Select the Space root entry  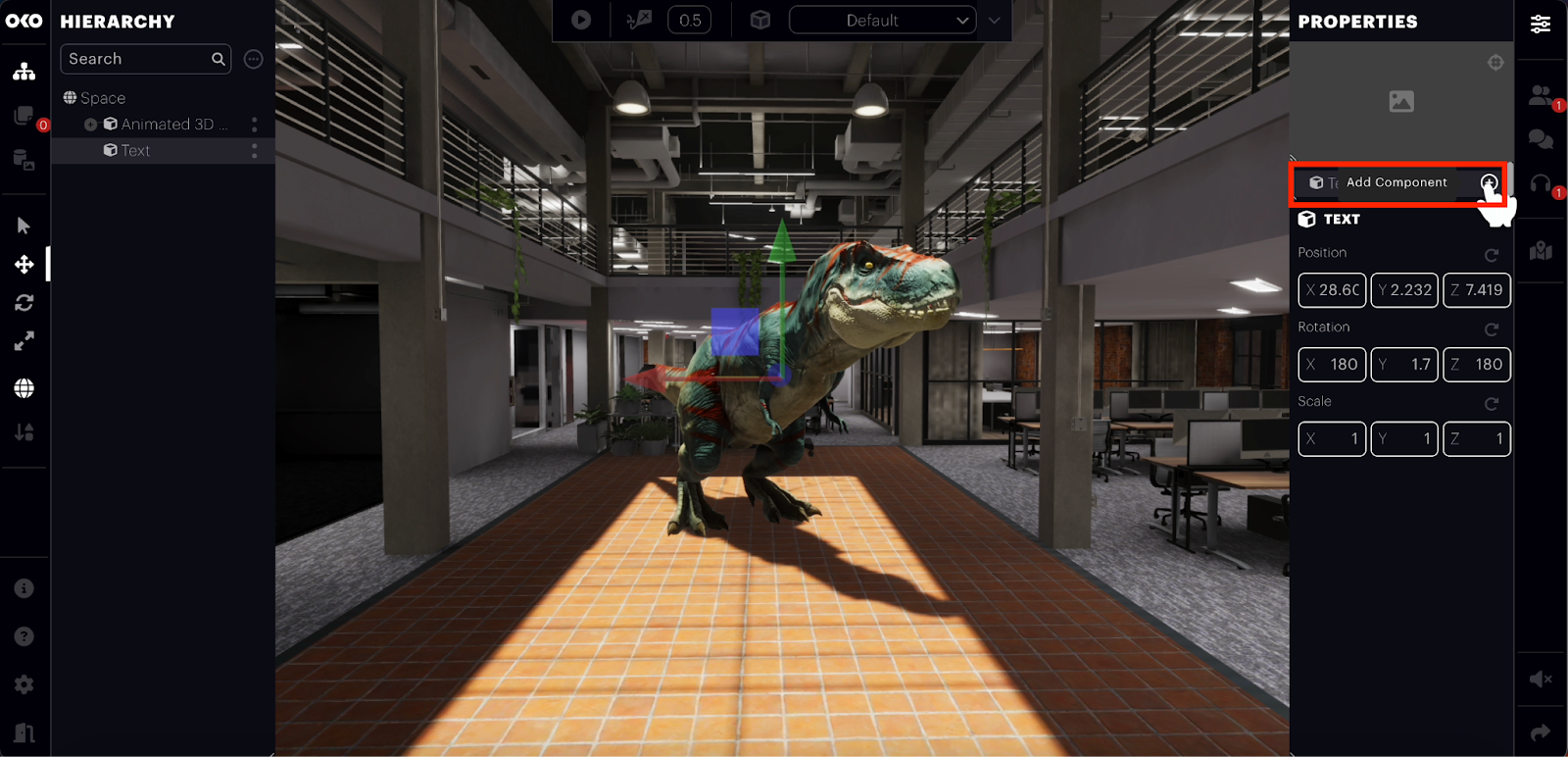(102, 98)
